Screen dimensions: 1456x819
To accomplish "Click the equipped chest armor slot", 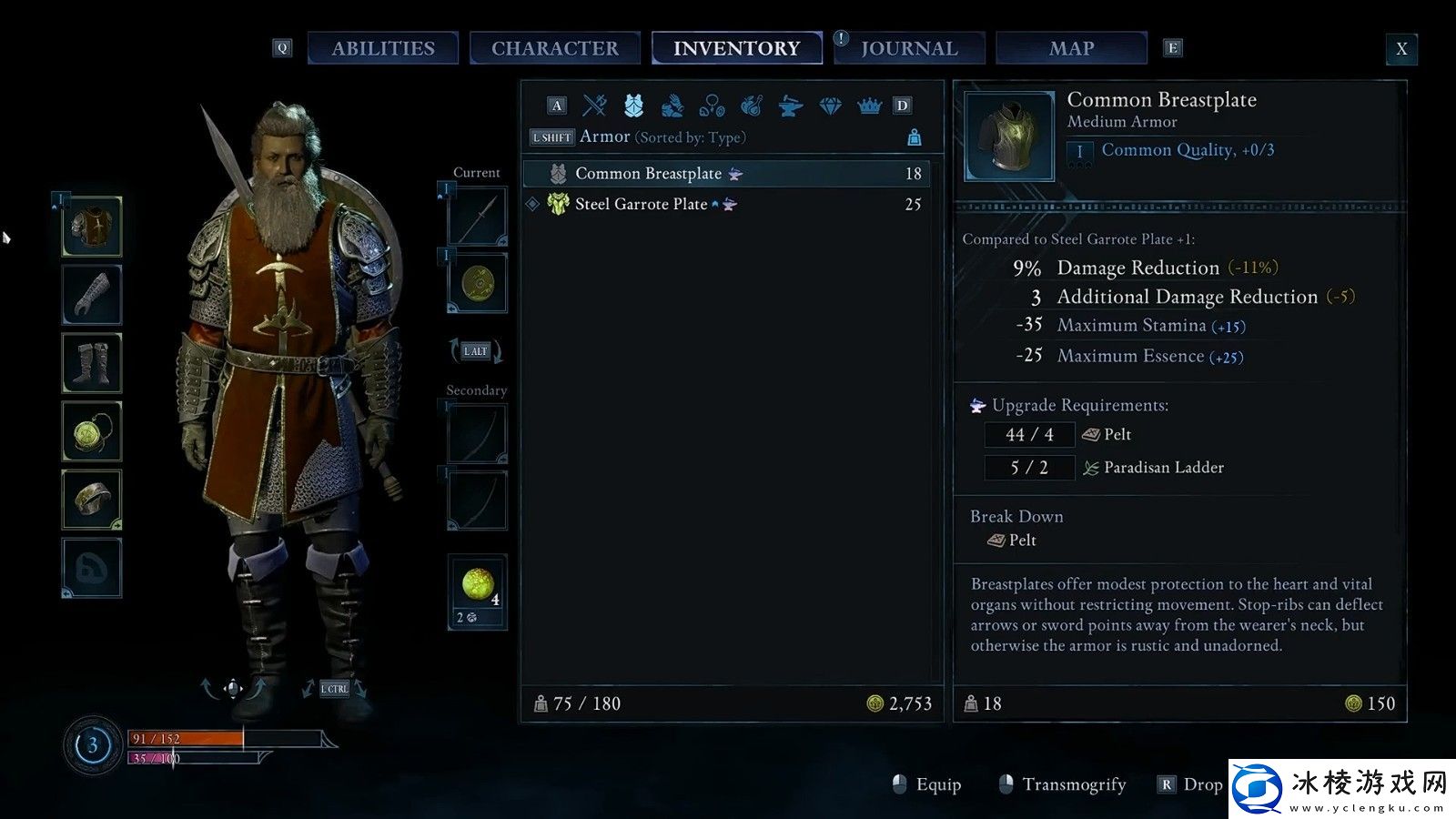I will point(92,227).
